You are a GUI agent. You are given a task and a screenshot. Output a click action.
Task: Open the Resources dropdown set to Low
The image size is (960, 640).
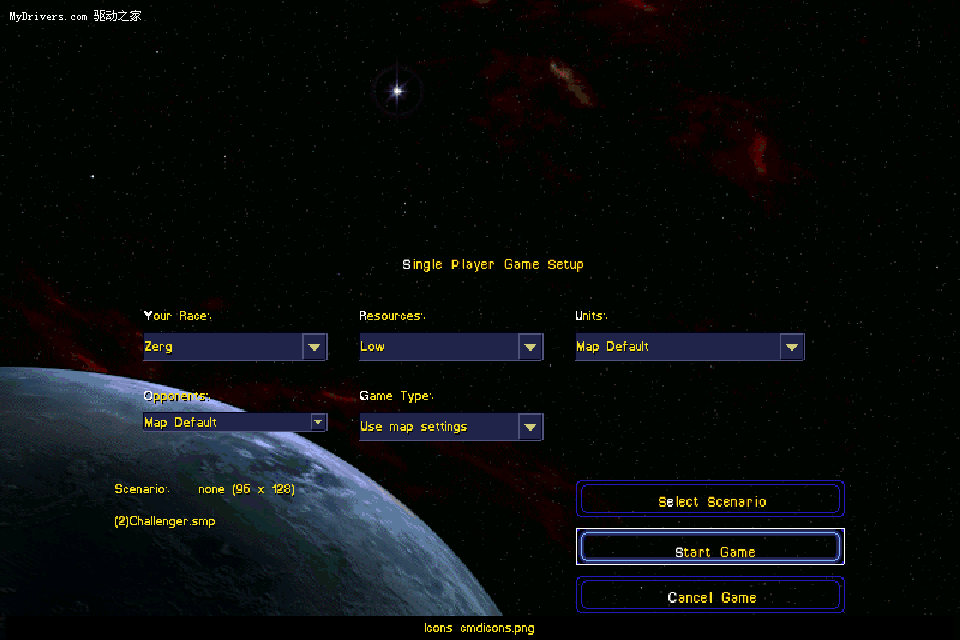click(531, 347)
